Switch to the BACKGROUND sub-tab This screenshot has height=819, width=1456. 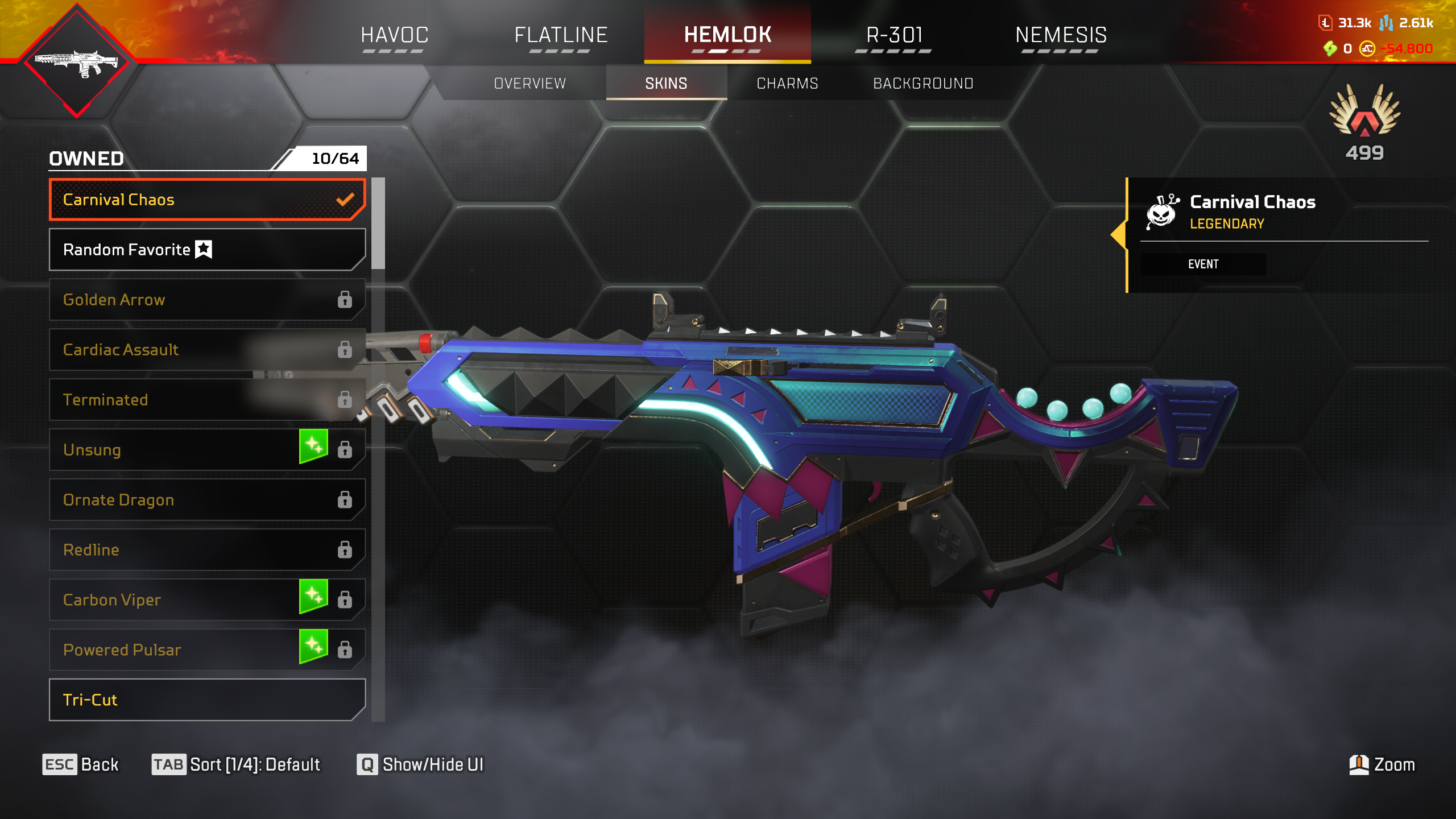point(923,84)
